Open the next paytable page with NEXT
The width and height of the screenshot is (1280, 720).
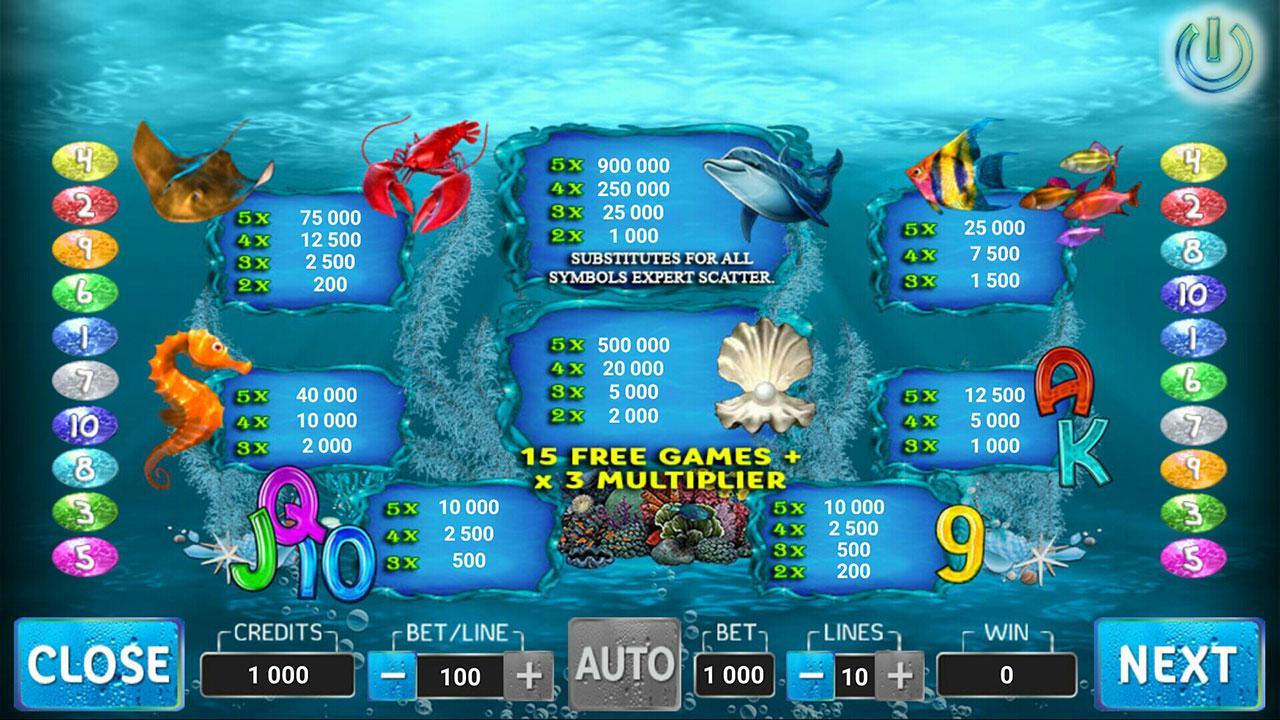click(x=1177, y=662)
